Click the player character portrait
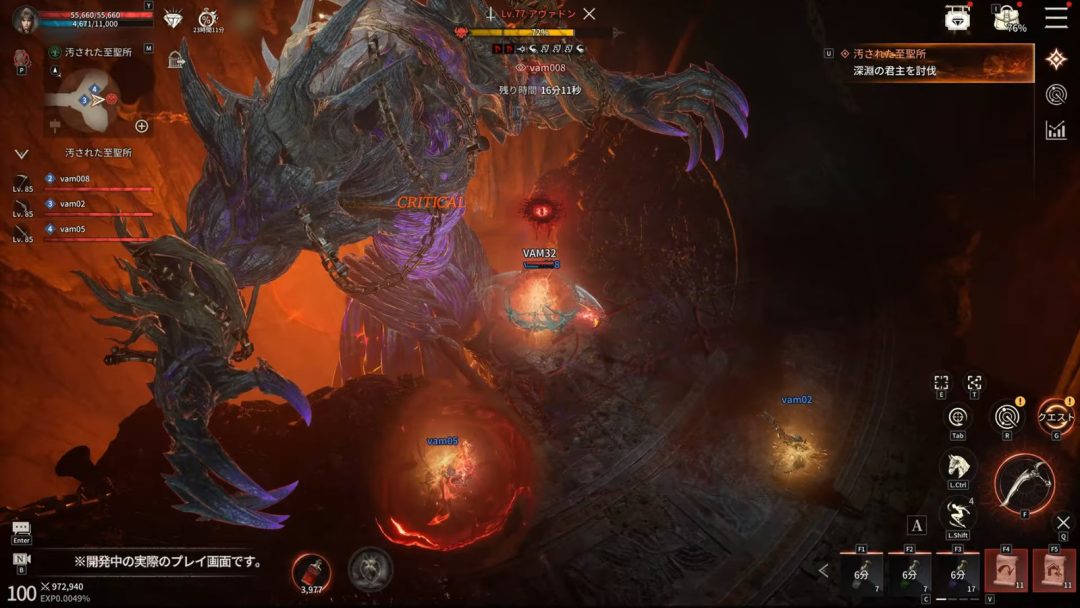This screenshot has height=608, width=1080. coord(26,20)
